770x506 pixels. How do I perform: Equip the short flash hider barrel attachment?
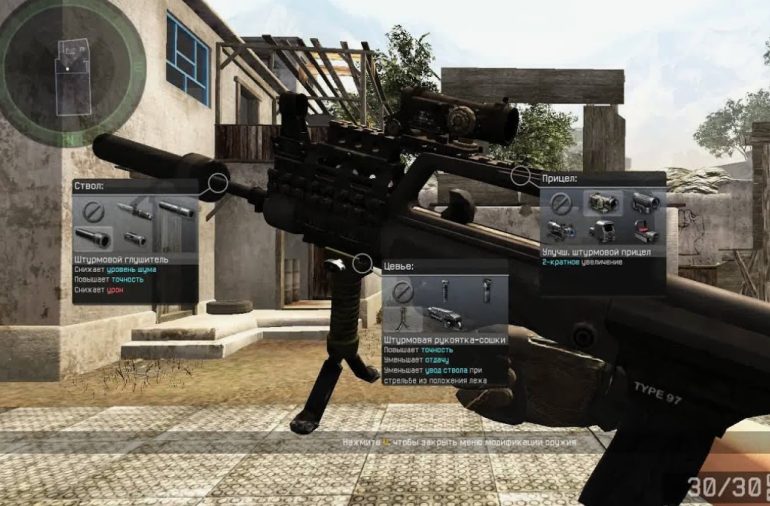coord(134,239)
